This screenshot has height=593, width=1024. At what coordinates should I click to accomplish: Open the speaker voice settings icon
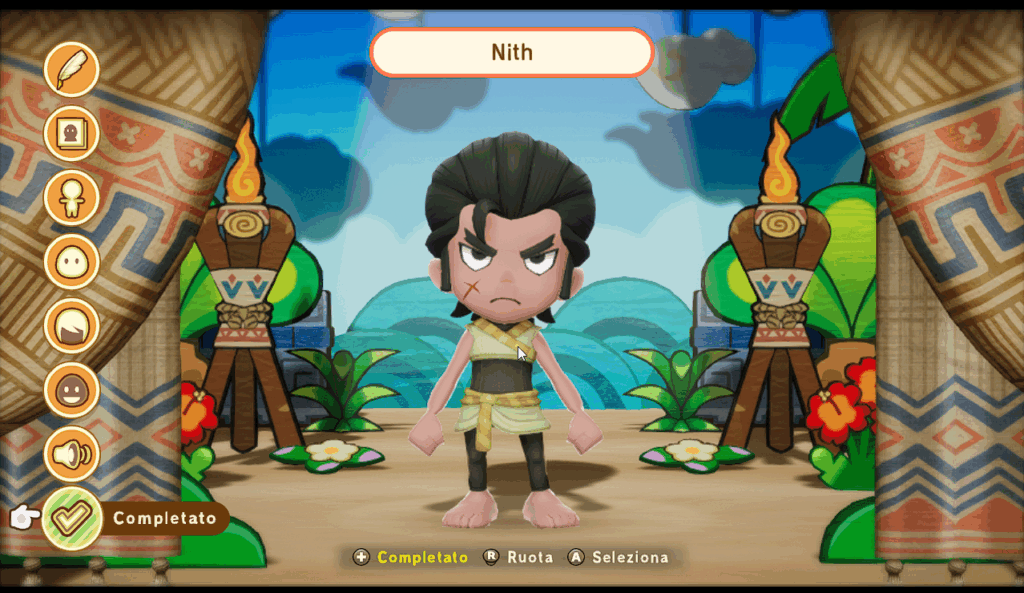[72, 454]
